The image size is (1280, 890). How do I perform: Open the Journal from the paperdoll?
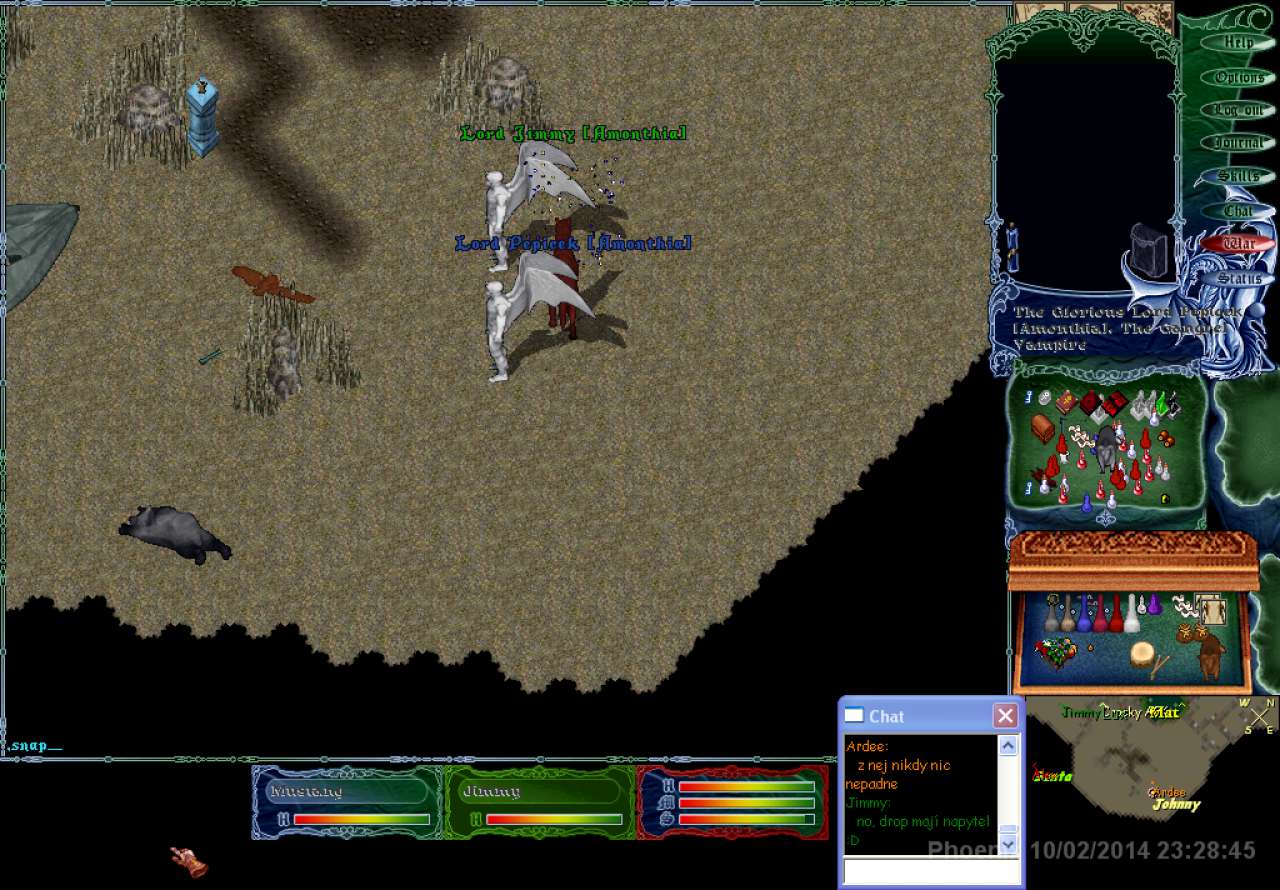click(x=1238, y=143)
